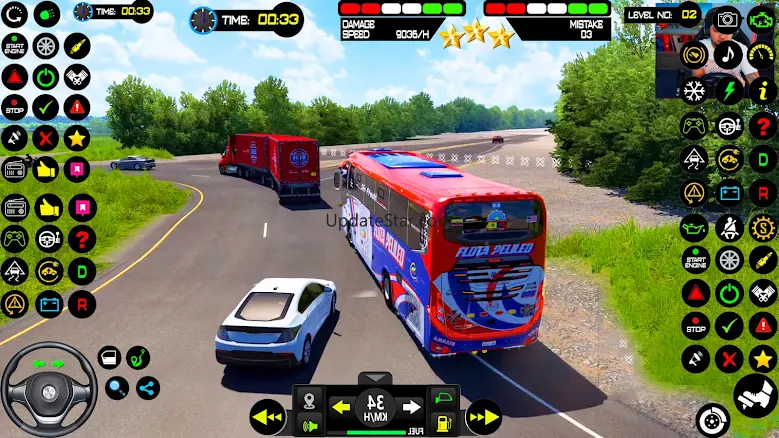Click the white right arrow beside the speedometer
Screen dimensions: 779x438
pyautogui.click(x=410, y=407)
